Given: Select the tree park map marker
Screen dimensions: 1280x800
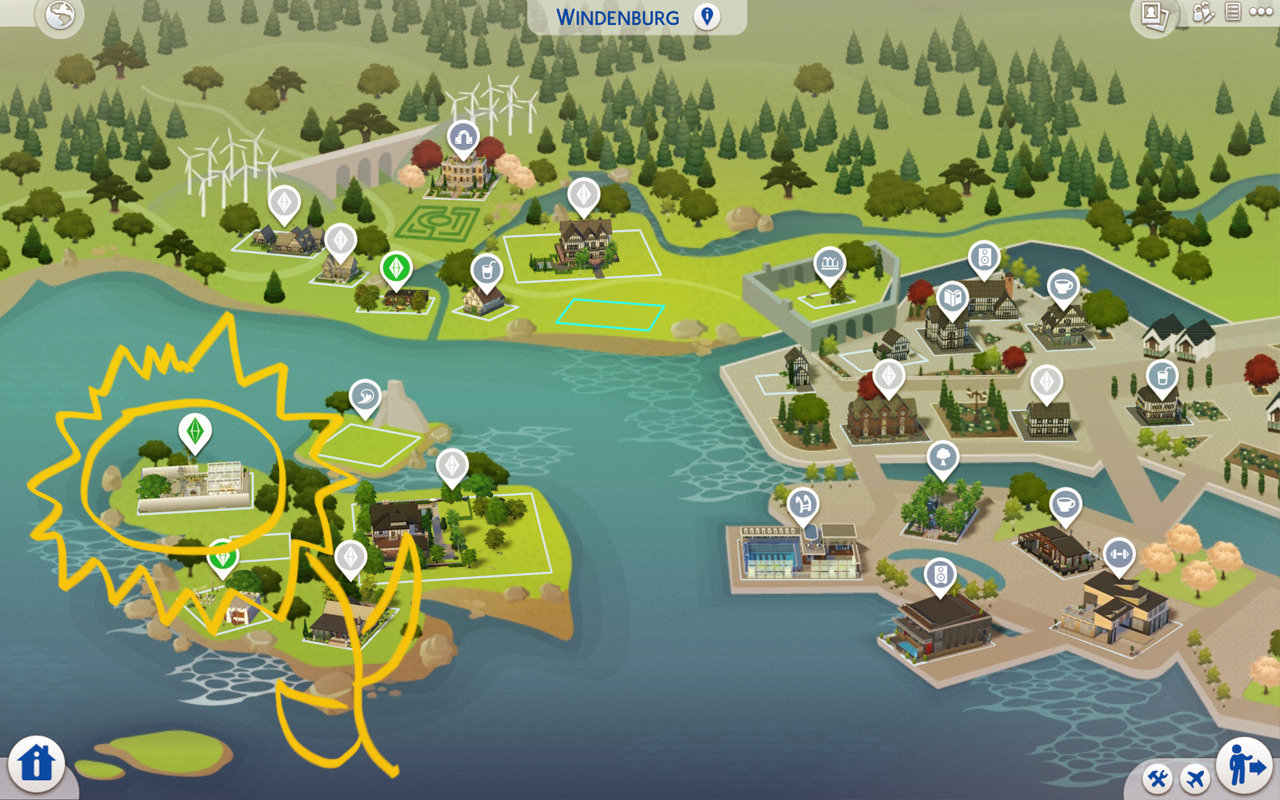Looking at the screenshot, I should pos(942,457).
